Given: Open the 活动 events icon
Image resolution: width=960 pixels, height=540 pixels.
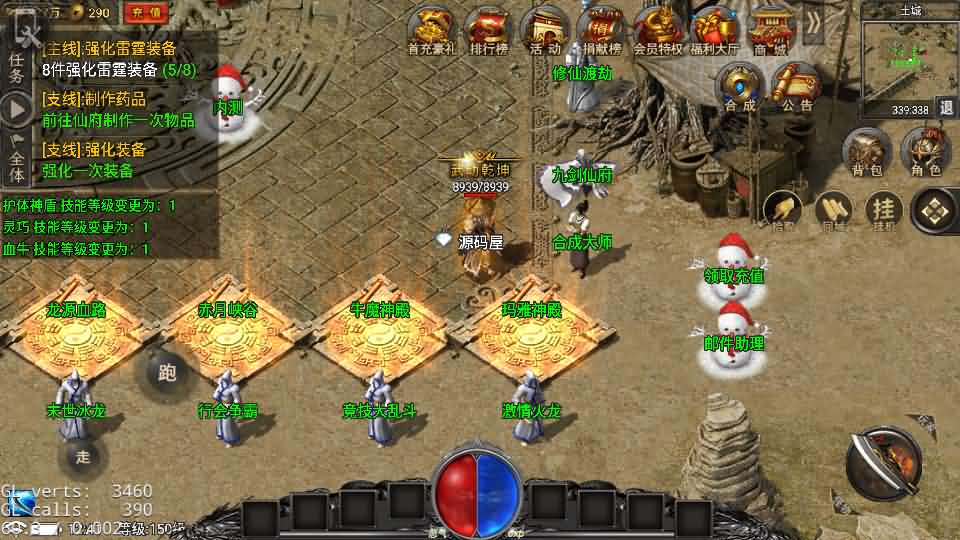Looking at the screenshot, I should click(545, 30).
